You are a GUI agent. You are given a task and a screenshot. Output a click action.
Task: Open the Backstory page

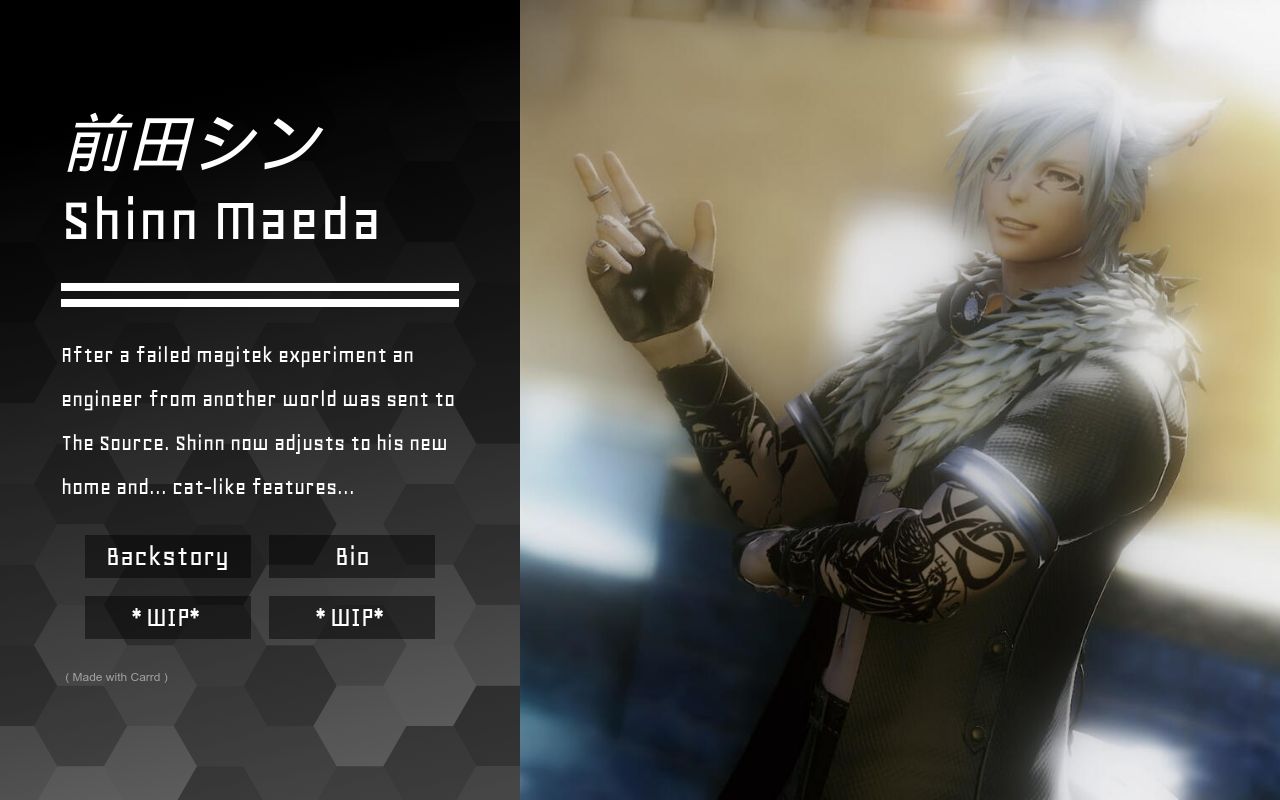(167, 557)
